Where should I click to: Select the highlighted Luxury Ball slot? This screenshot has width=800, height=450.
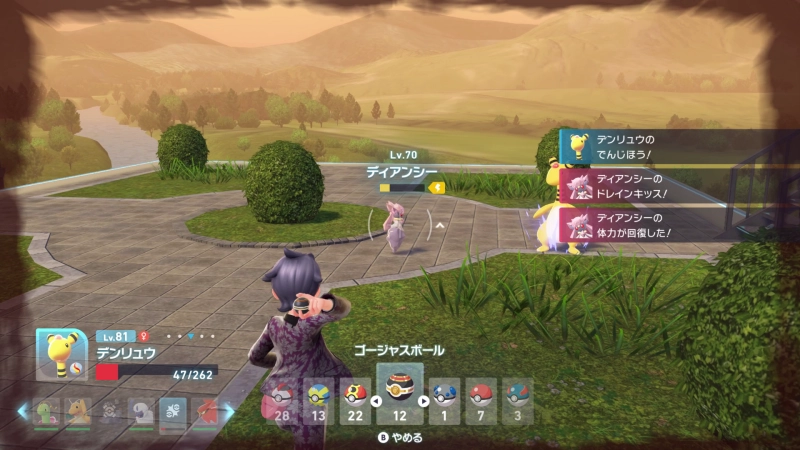point(399,393)
